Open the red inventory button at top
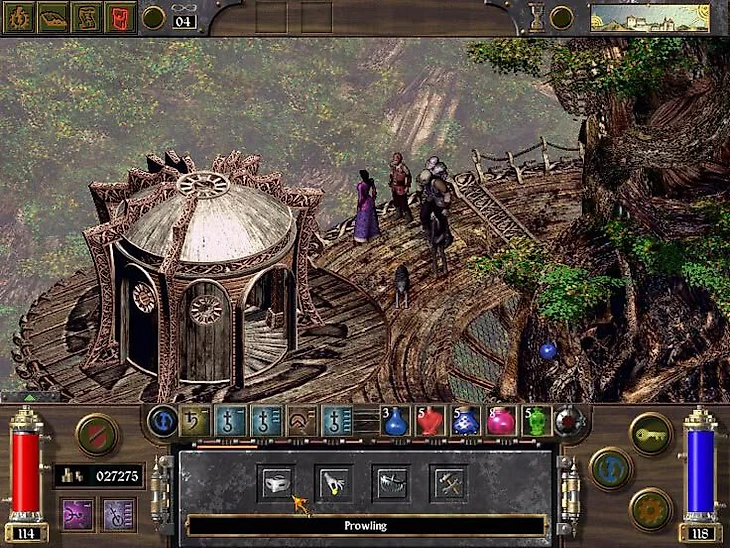The image size is (730, 548). click(120, 17)
